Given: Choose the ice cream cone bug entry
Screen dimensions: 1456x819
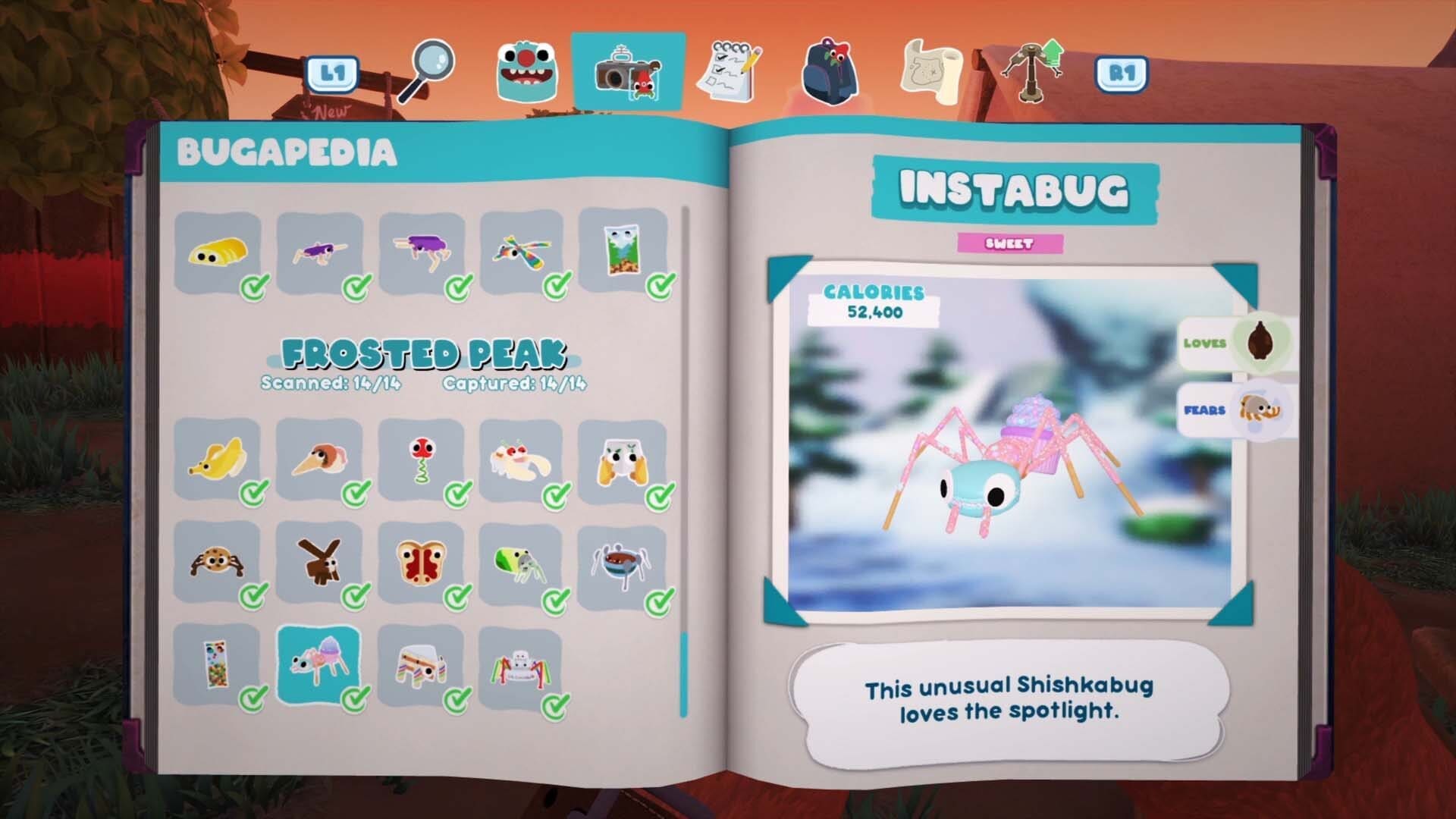Looking at the screenshot, I should click(319, 460).
